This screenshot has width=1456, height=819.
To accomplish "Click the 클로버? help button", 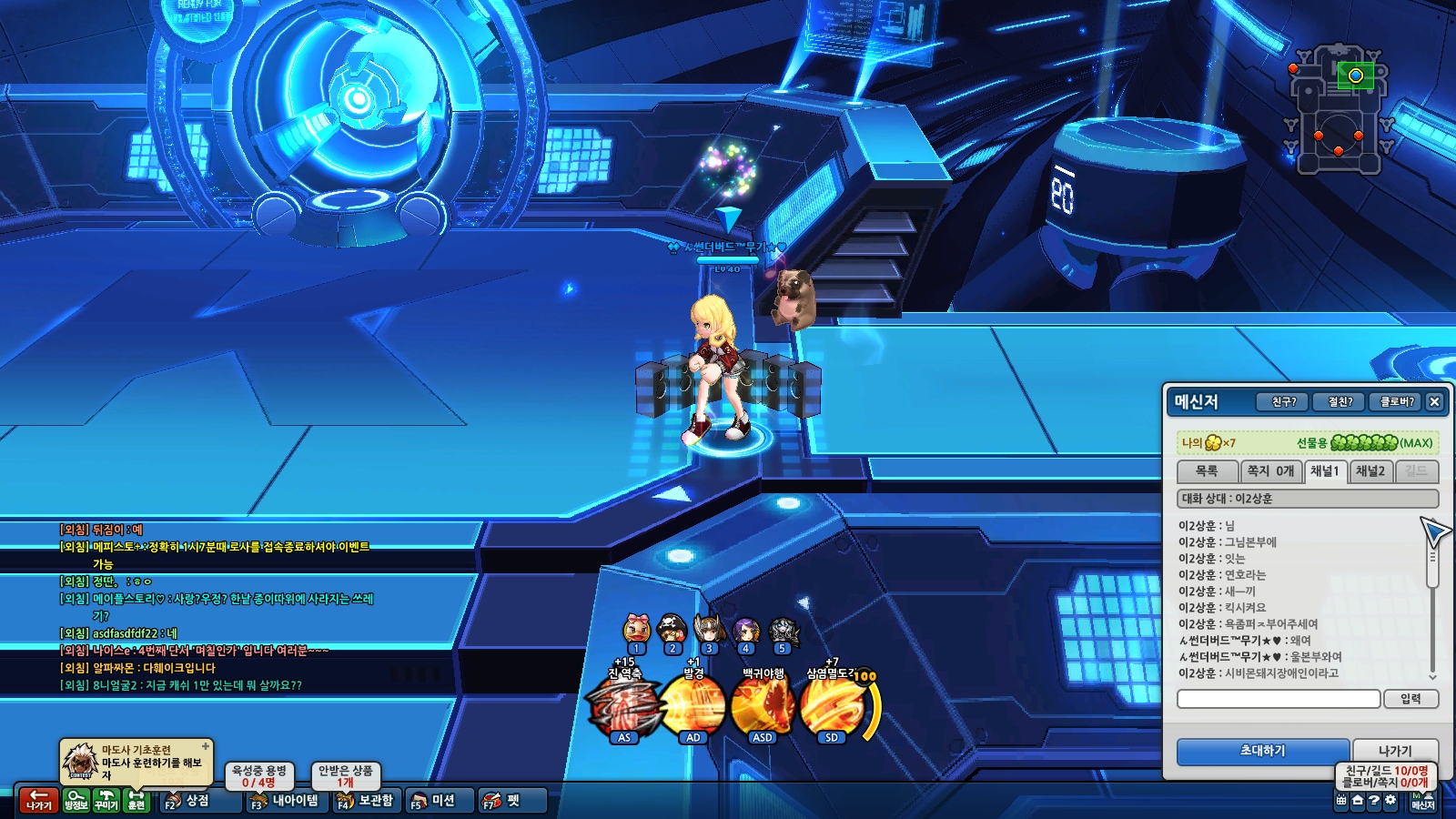I will (1396, 401).
